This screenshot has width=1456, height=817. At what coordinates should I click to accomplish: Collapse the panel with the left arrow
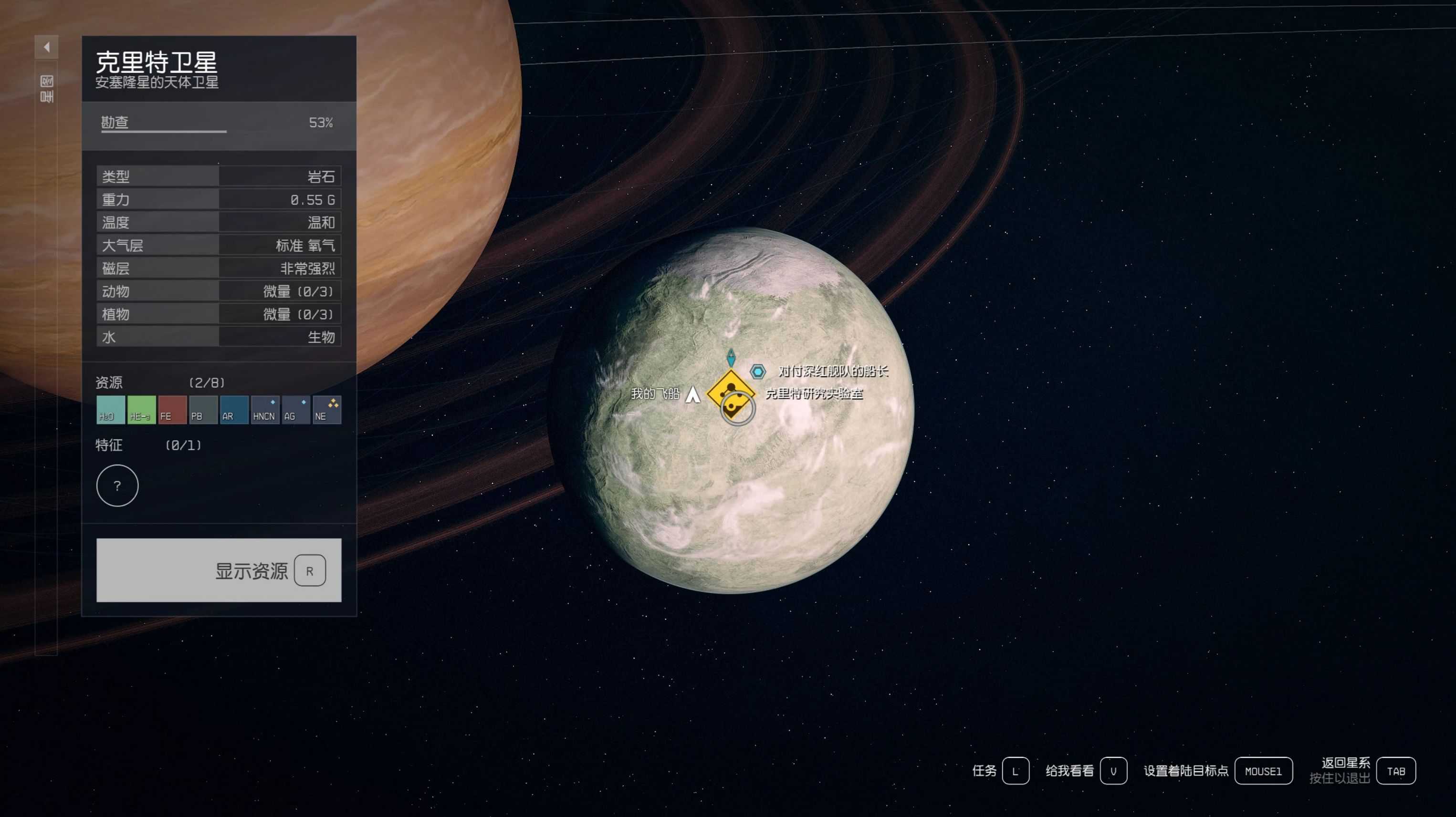(46, 48)
